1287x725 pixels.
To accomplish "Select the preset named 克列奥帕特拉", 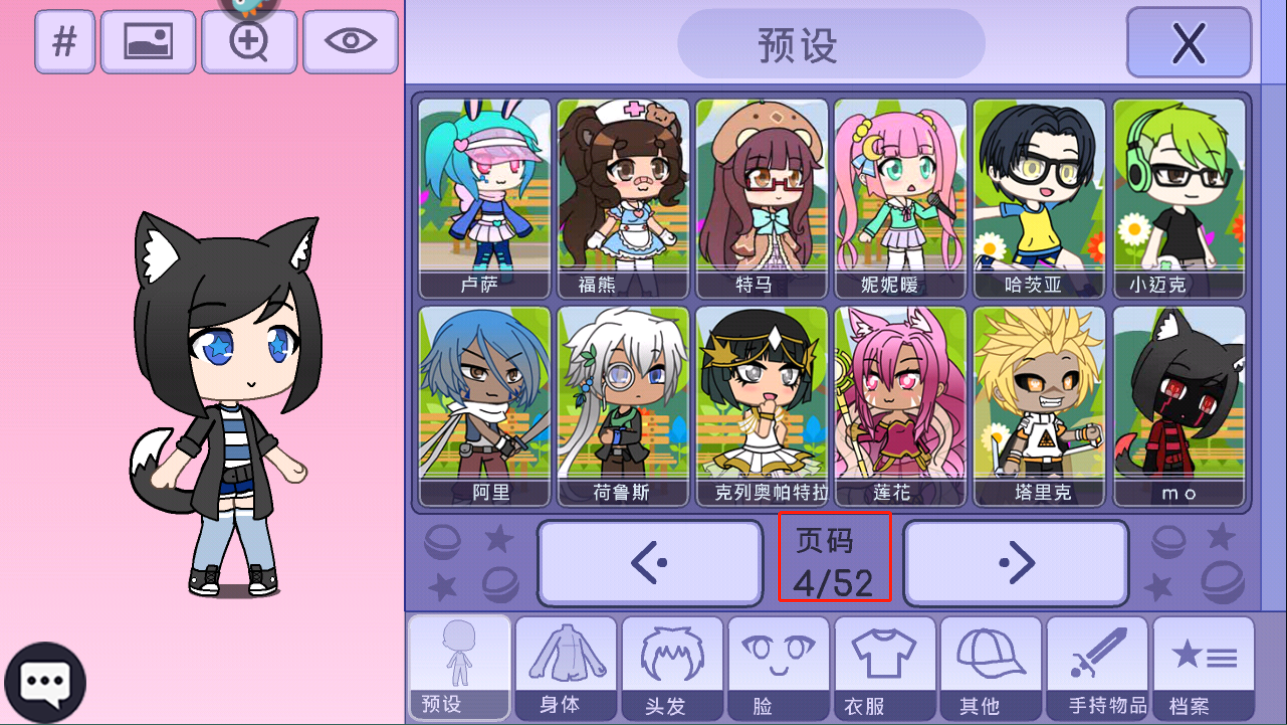I will (x=762, y=405).
